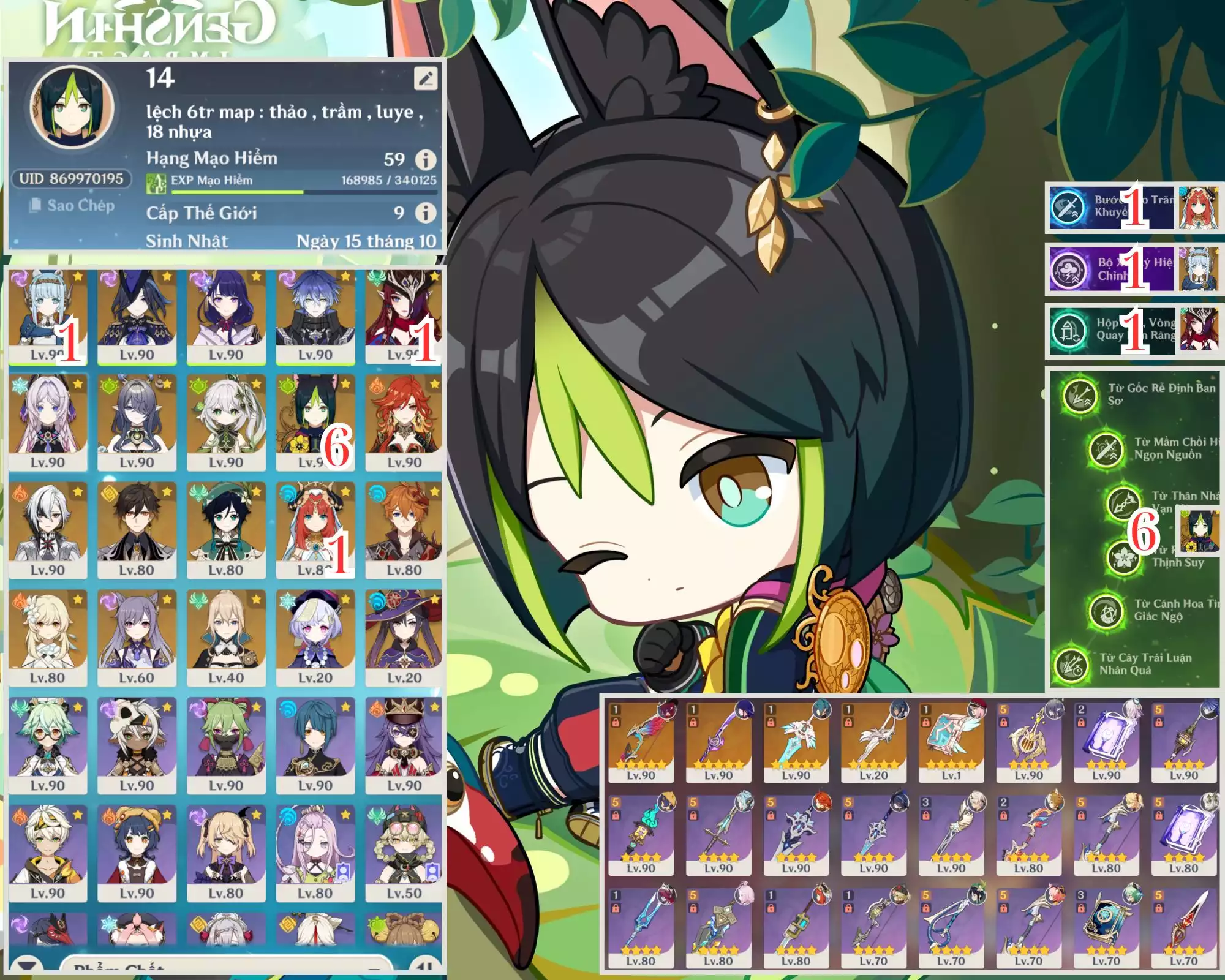Image resolution: width=1225 pixels, height=980 pixels.
Task: Show the Cấp Thế Giới info tooltip
Action: coord(426,213)
